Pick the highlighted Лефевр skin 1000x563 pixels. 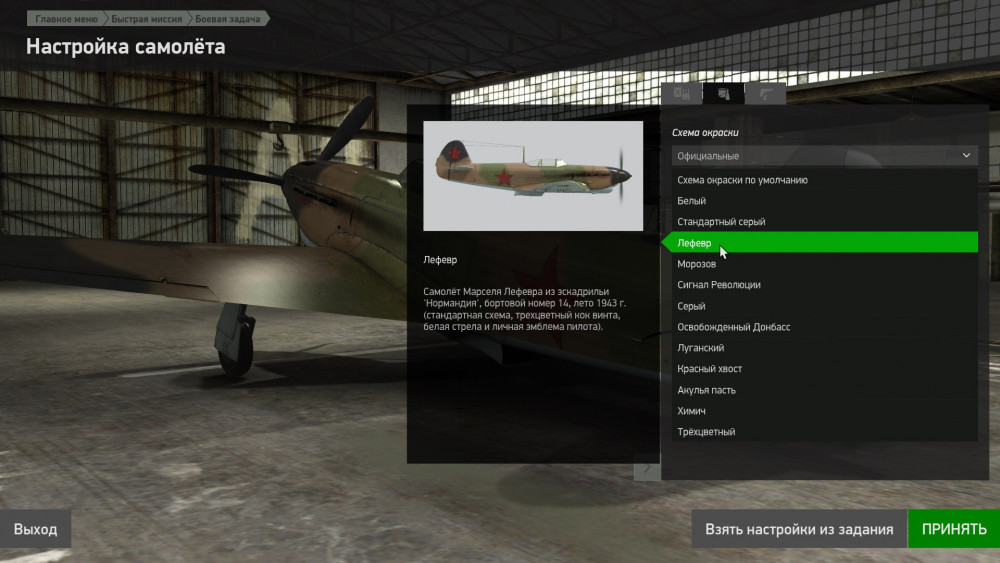[694, 243]
